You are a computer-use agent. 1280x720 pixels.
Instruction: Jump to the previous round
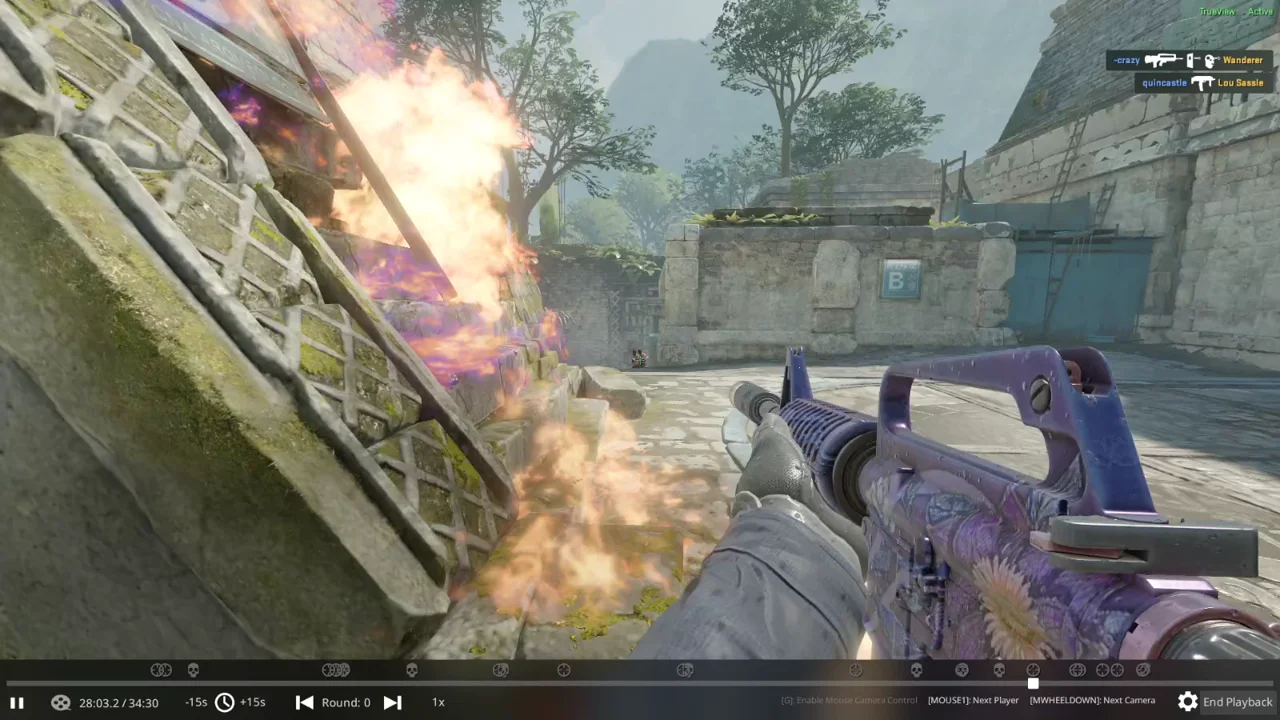(304, 702)
